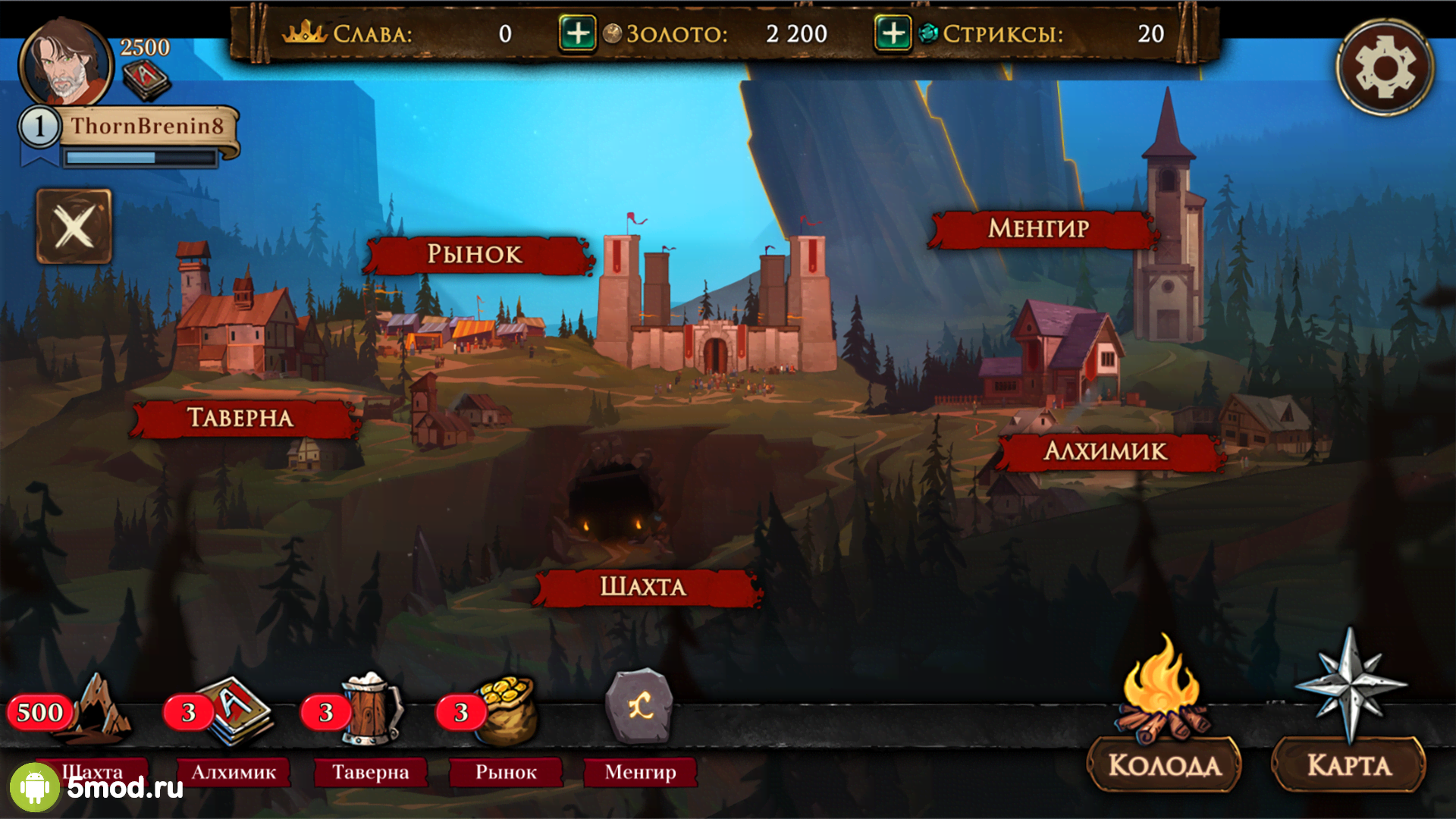The width and height of the screenshot is (1456, 819).
Task: Close the panel with the X button
Action: click(x=74, y=226)
